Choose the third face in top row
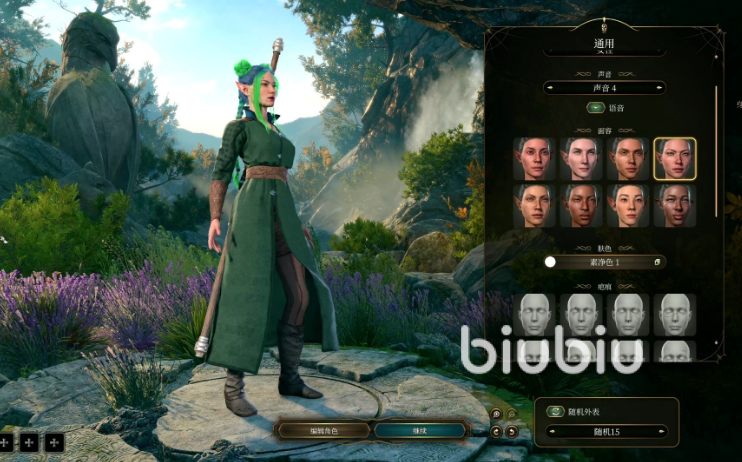 point(628,158)
